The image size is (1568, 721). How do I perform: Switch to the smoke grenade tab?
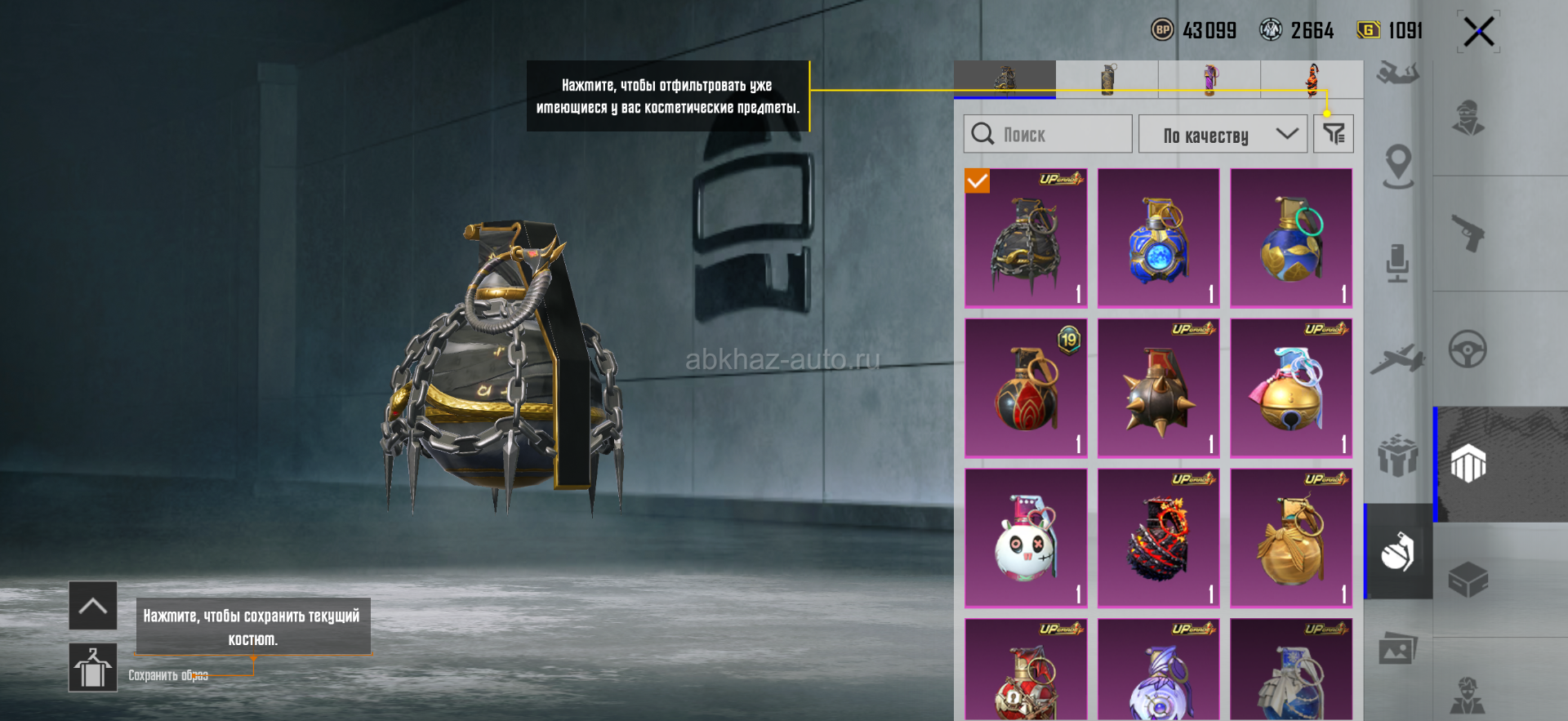click(1107, 79)
